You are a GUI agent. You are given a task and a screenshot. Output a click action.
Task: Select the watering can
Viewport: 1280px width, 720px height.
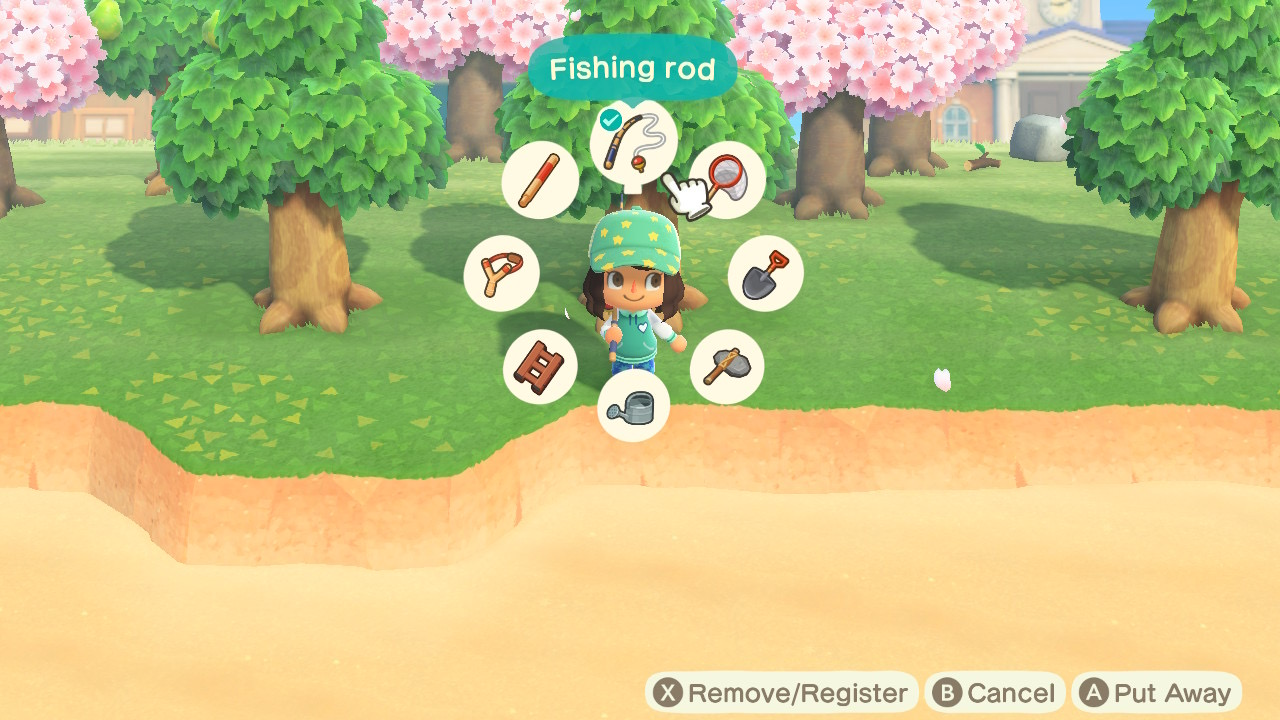click(633, 406)
